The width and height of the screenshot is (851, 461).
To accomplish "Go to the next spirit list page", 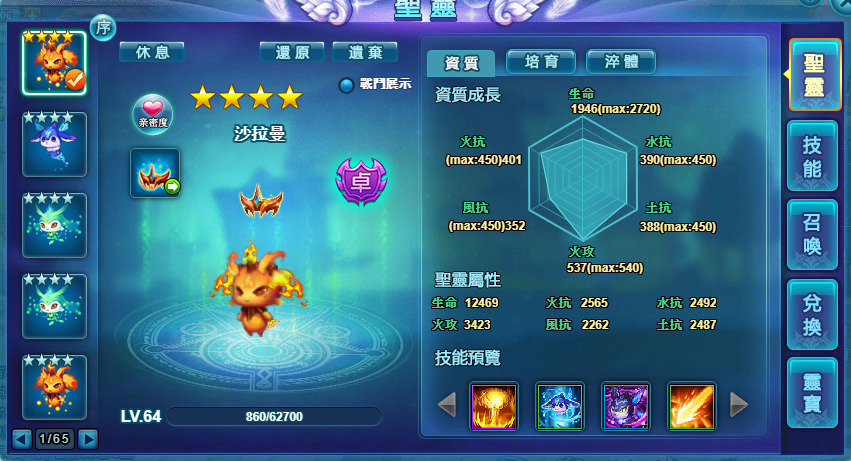I will 88,438.
